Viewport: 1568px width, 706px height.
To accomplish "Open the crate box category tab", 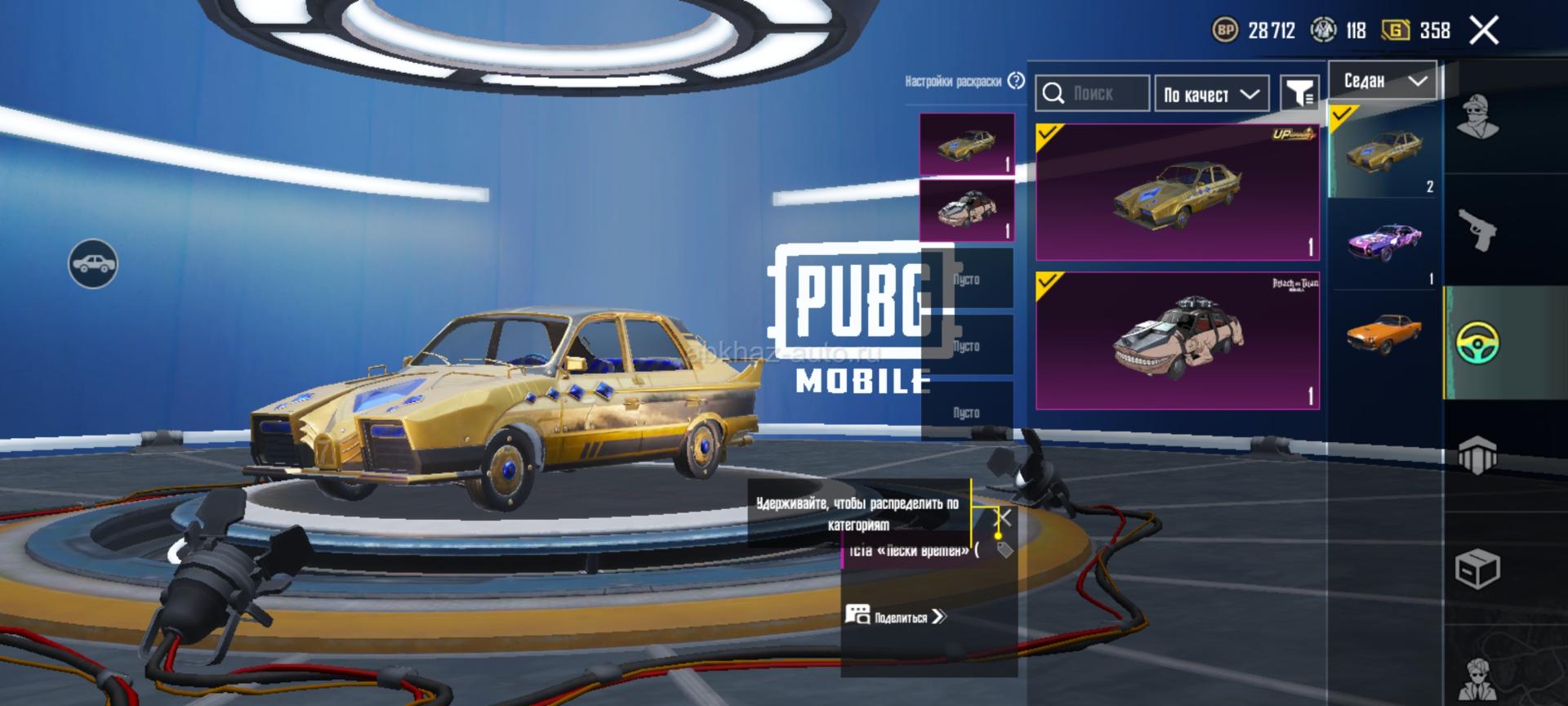I will pyautogui.click(x=1478, y=568).
